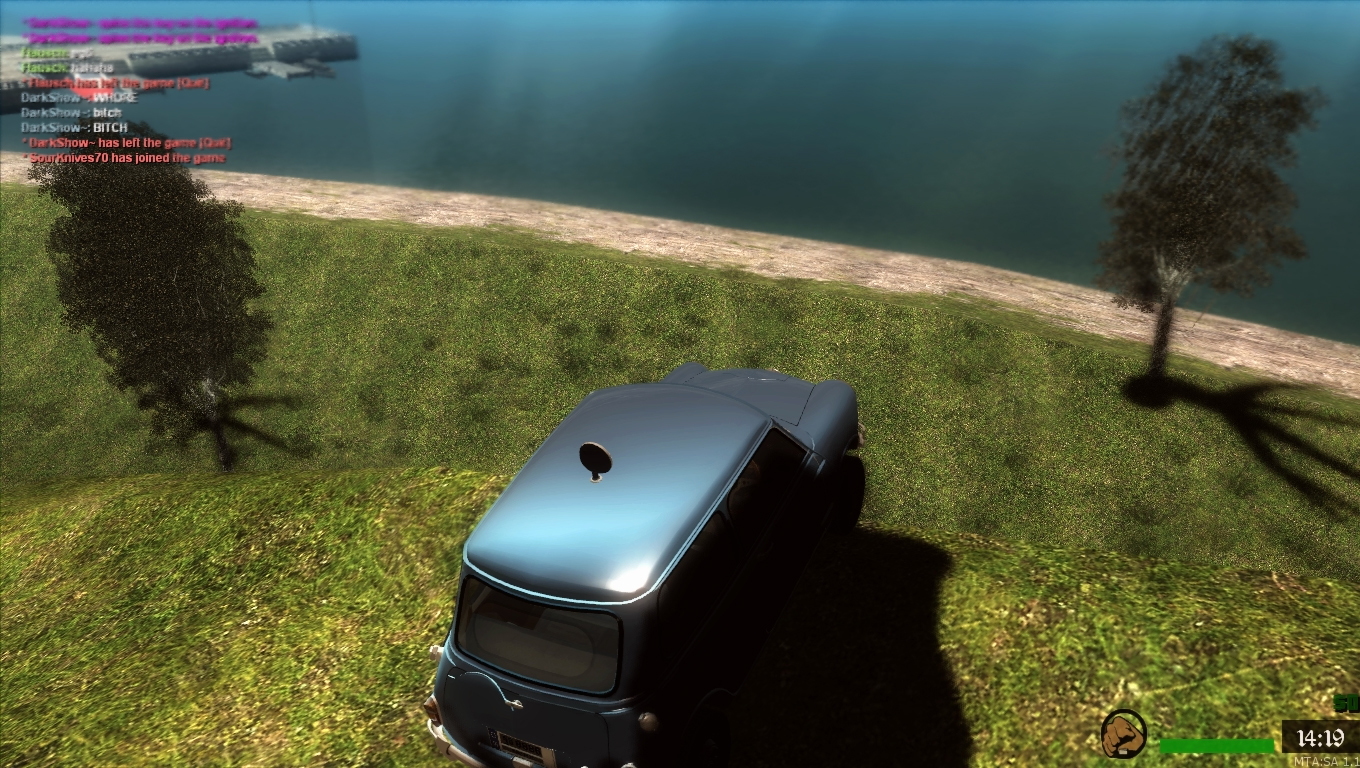Click the DarkShow~ bitch chat line
1360x768 pixels.
point(72,113)
